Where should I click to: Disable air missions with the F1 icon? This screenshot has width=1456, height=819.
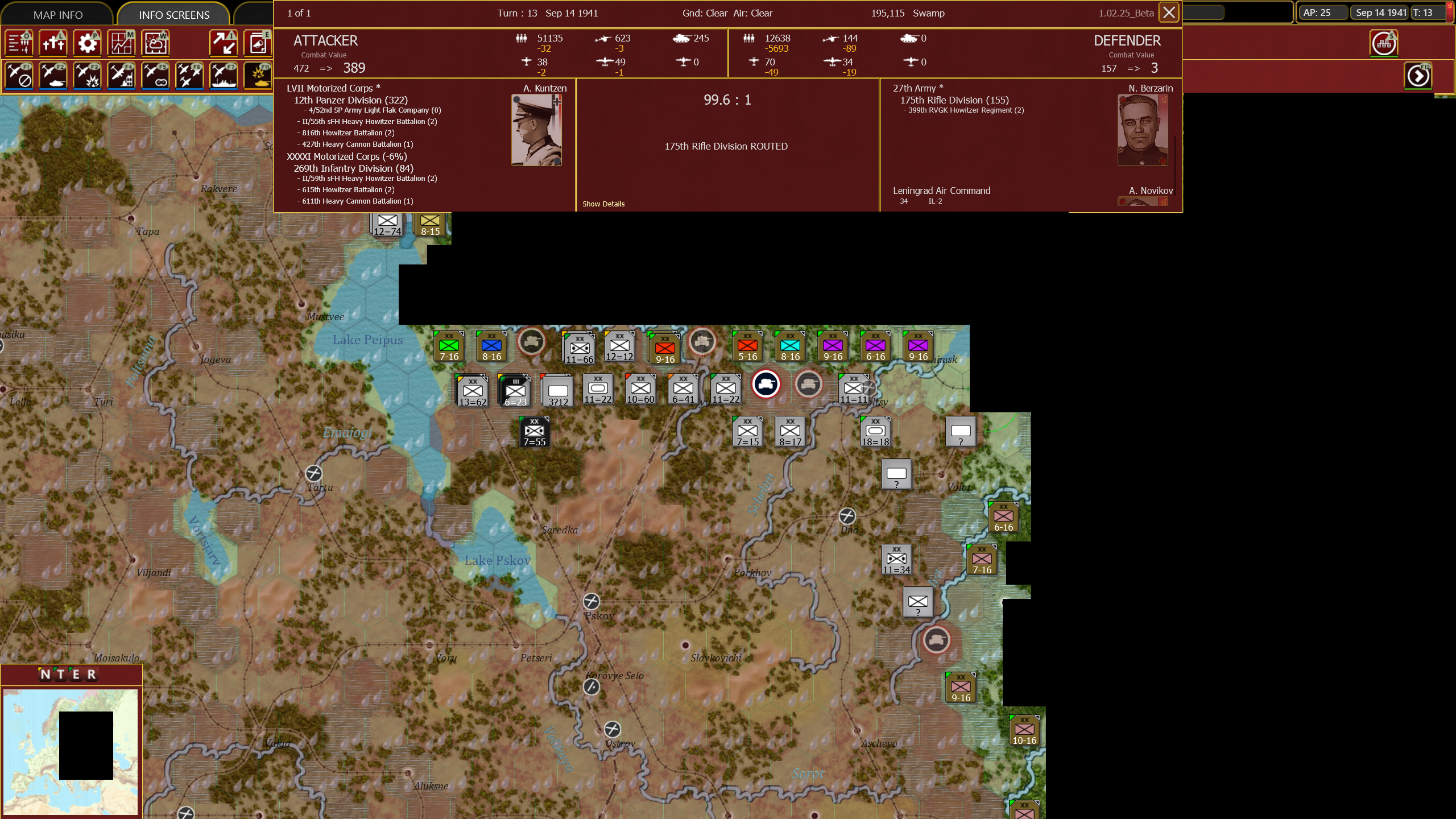tap(20, 76)
